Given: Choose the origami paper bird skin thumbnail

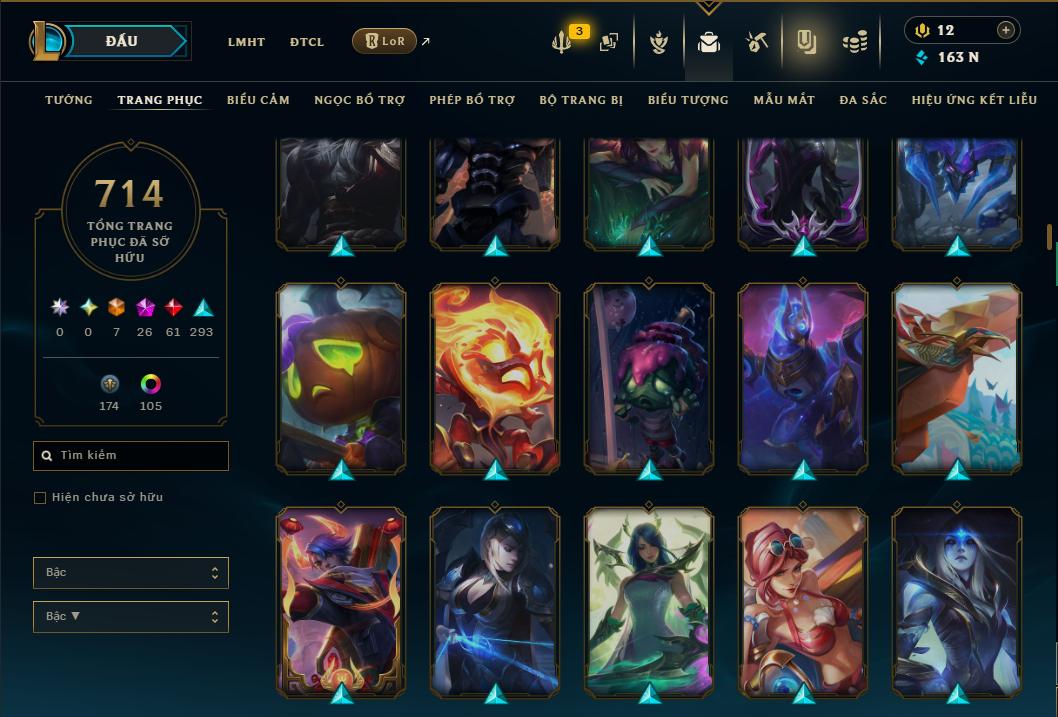Looking at the screenshot, I should [x=957, y=377].
